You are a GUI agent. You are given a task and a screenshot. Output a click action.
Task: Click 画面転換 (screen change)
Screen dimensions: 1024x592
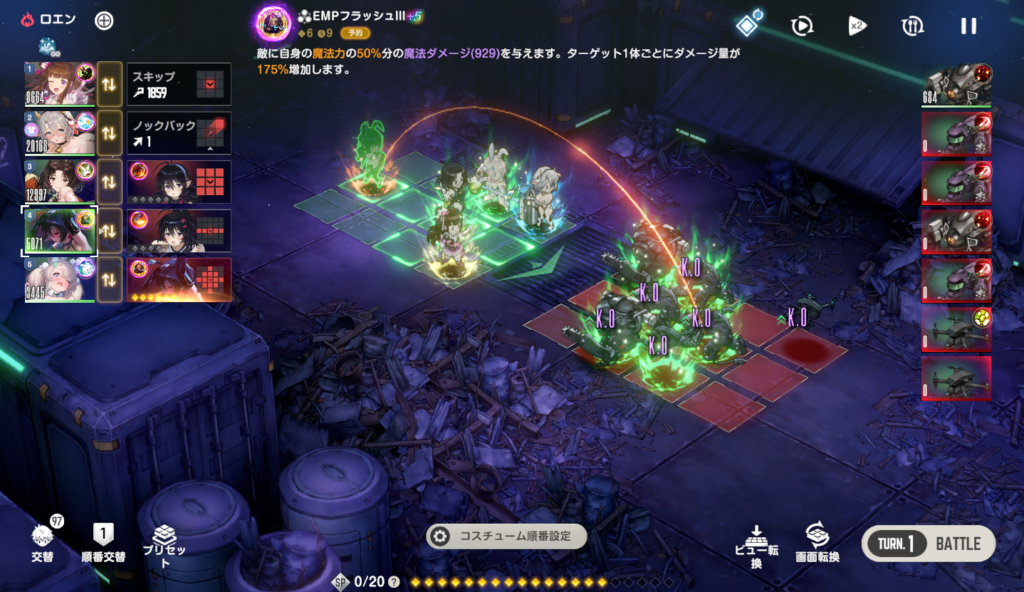tap(817, 542)
